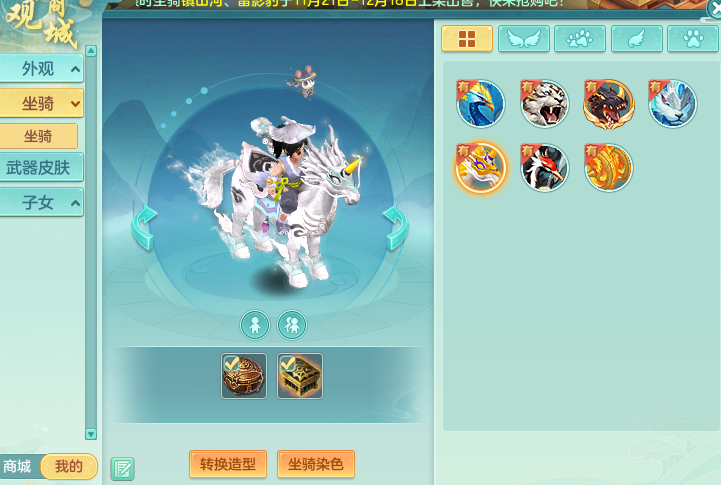Switch to the 我的 (mine) toggle
The width and height of the screenshot is (721, 485).
(69, 466)
